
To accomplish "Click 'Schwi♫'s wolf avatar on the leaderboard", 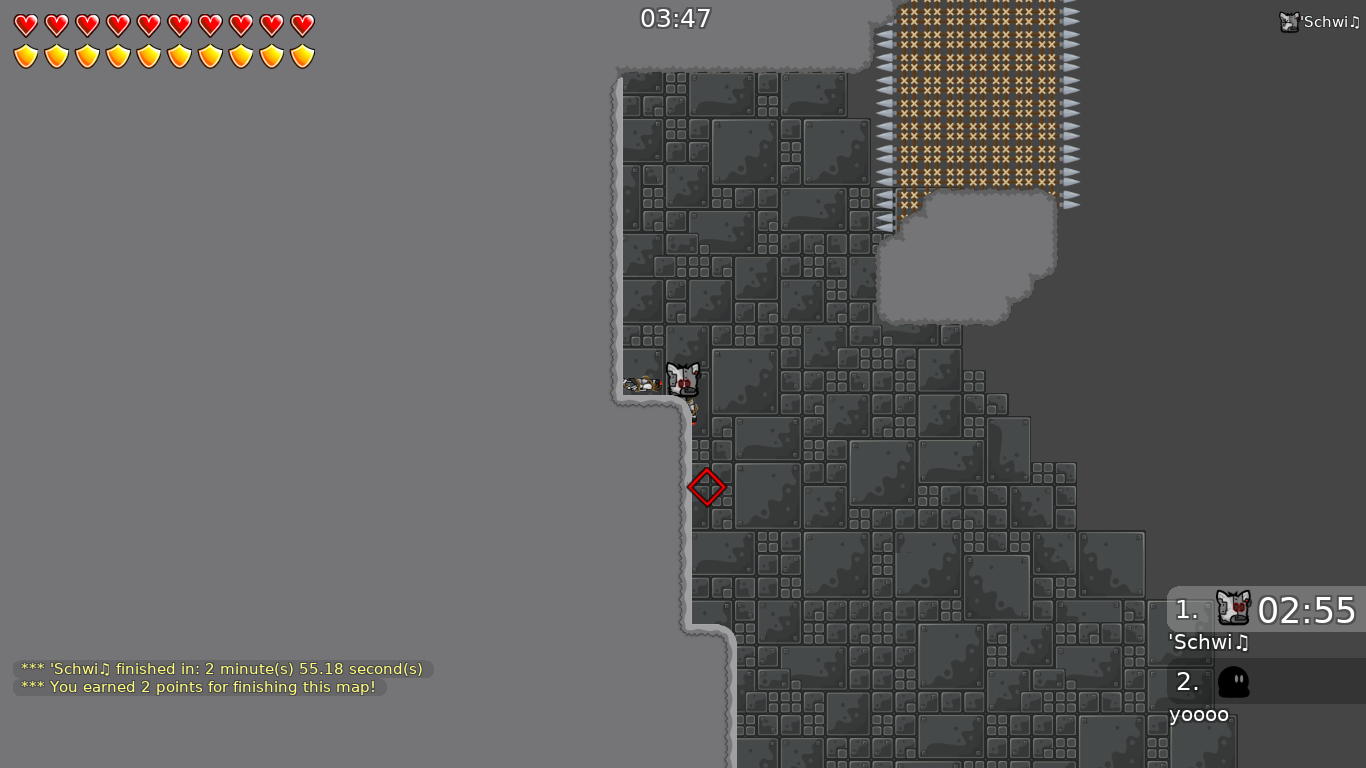I will tap(1233, 608).
